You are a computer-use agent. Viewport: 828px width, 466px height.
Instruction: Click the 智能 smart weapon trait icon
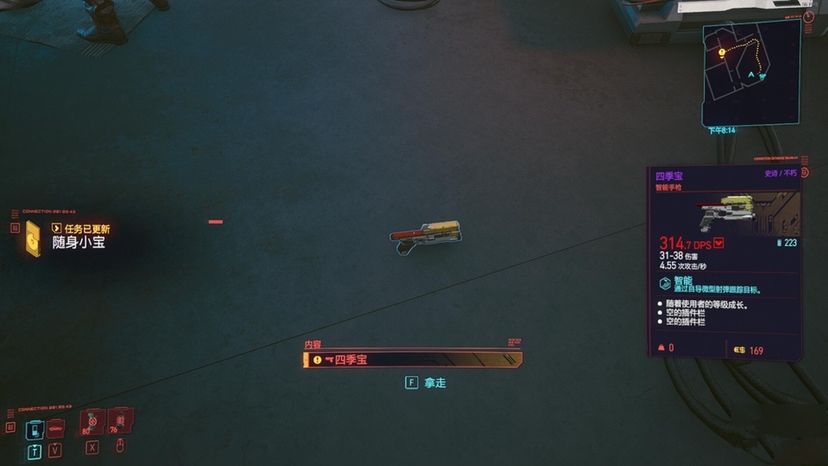(x=665, y=286)
